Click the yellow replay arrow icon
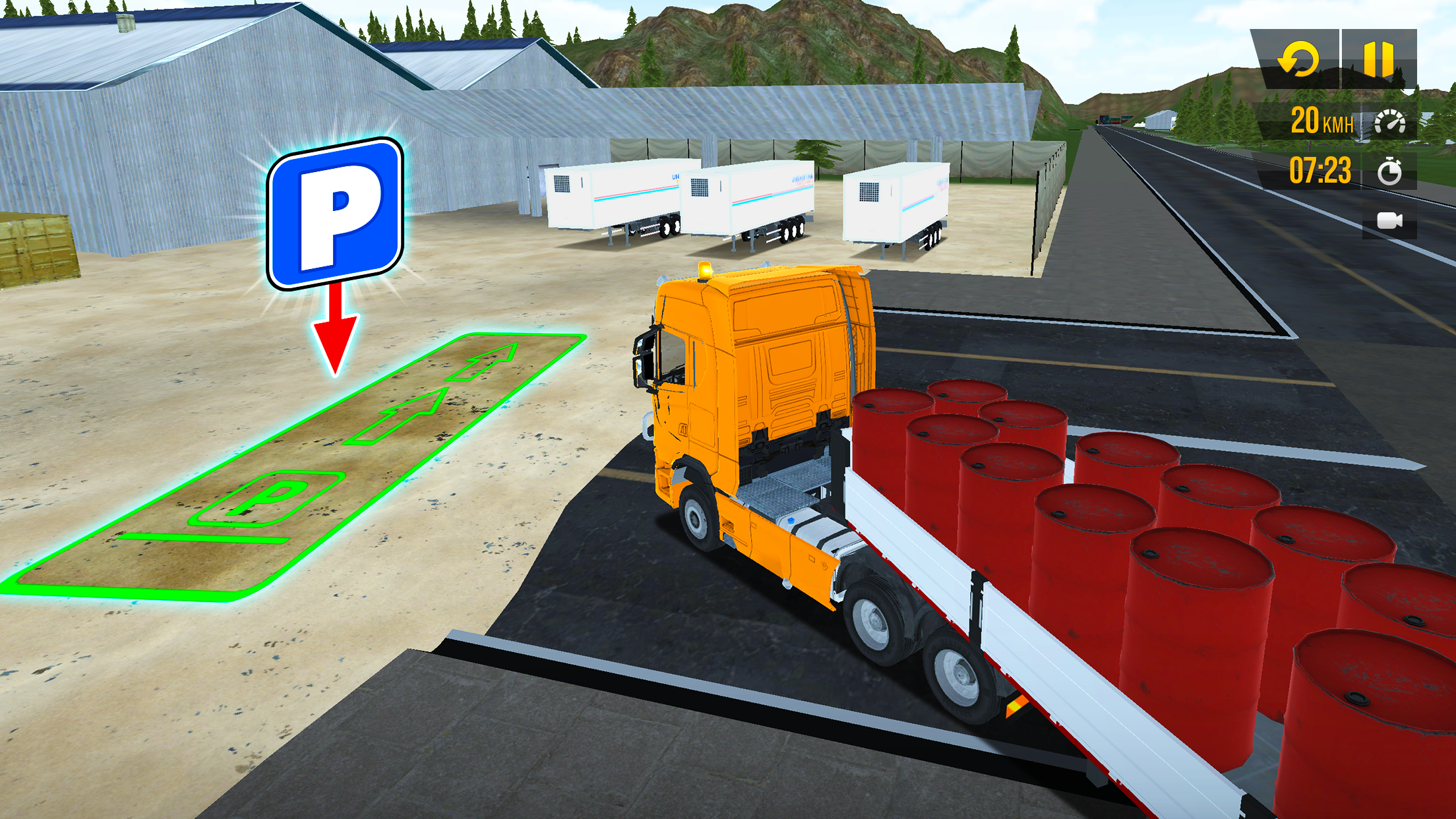The image size is (1456, 819). click(x=1297, y=59)
